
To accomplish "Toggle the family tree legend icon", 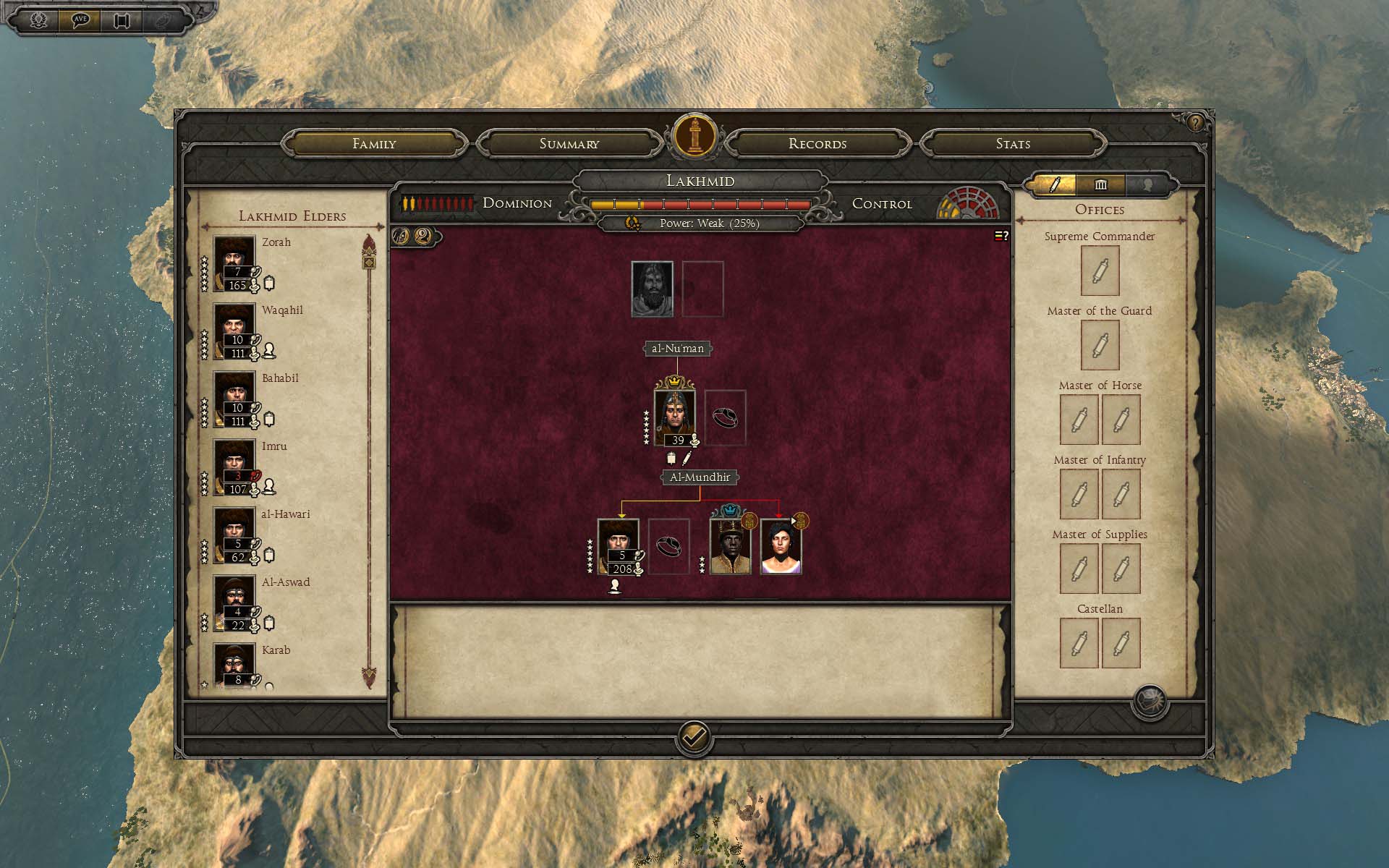I will [x=1001, y=236].
